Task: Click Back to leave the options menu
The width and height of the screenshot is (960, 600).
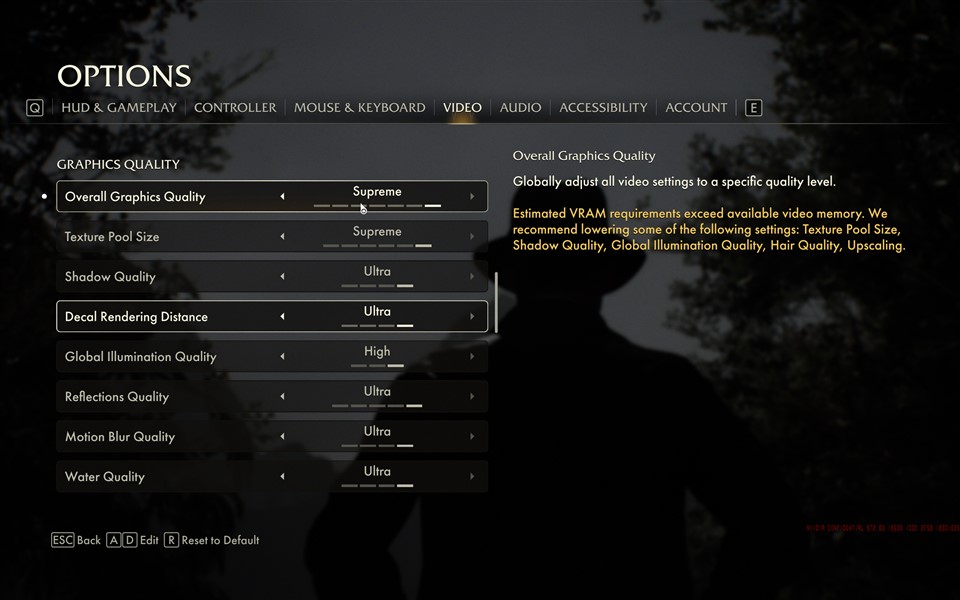Action: tap(77, 540)
